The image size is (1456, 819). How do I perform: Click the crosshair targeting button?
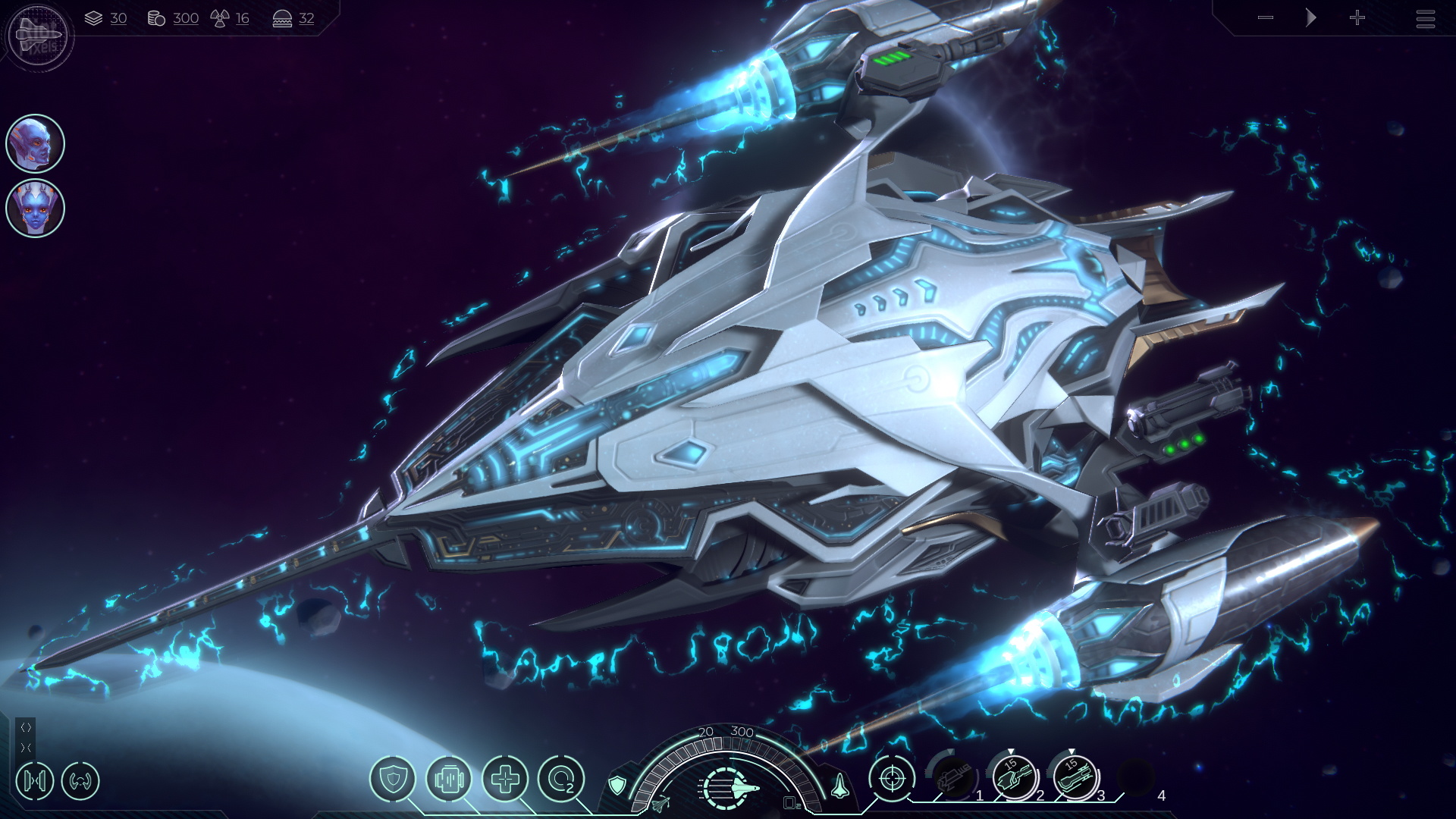892,779
